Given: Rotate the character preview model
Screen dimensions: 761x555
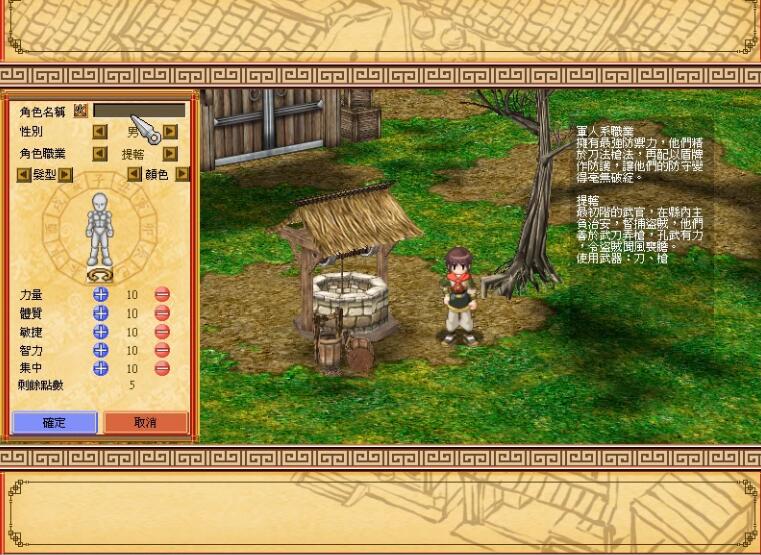Looking at the screenshot, I should [x=98, y=274].
